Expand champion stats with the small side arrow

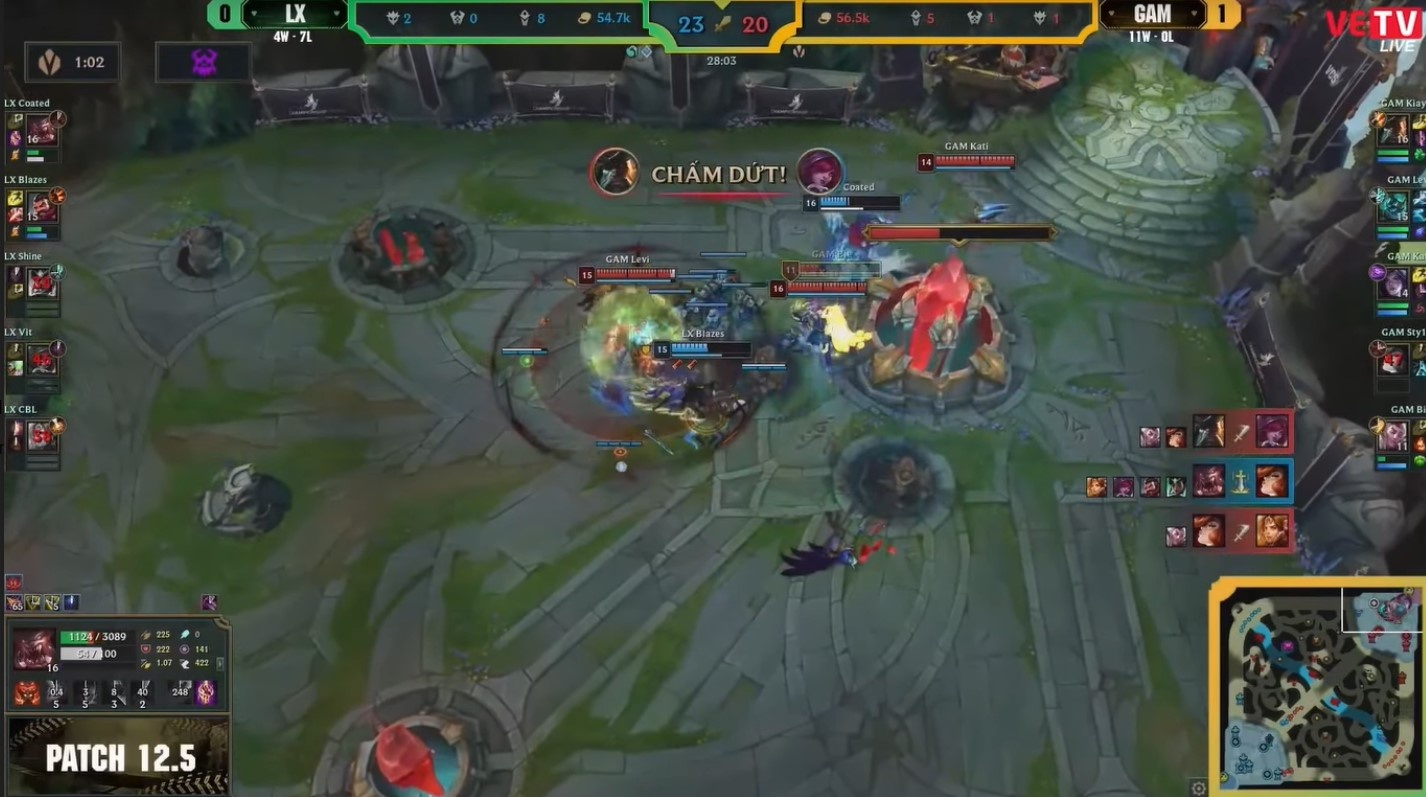point(220,664)
